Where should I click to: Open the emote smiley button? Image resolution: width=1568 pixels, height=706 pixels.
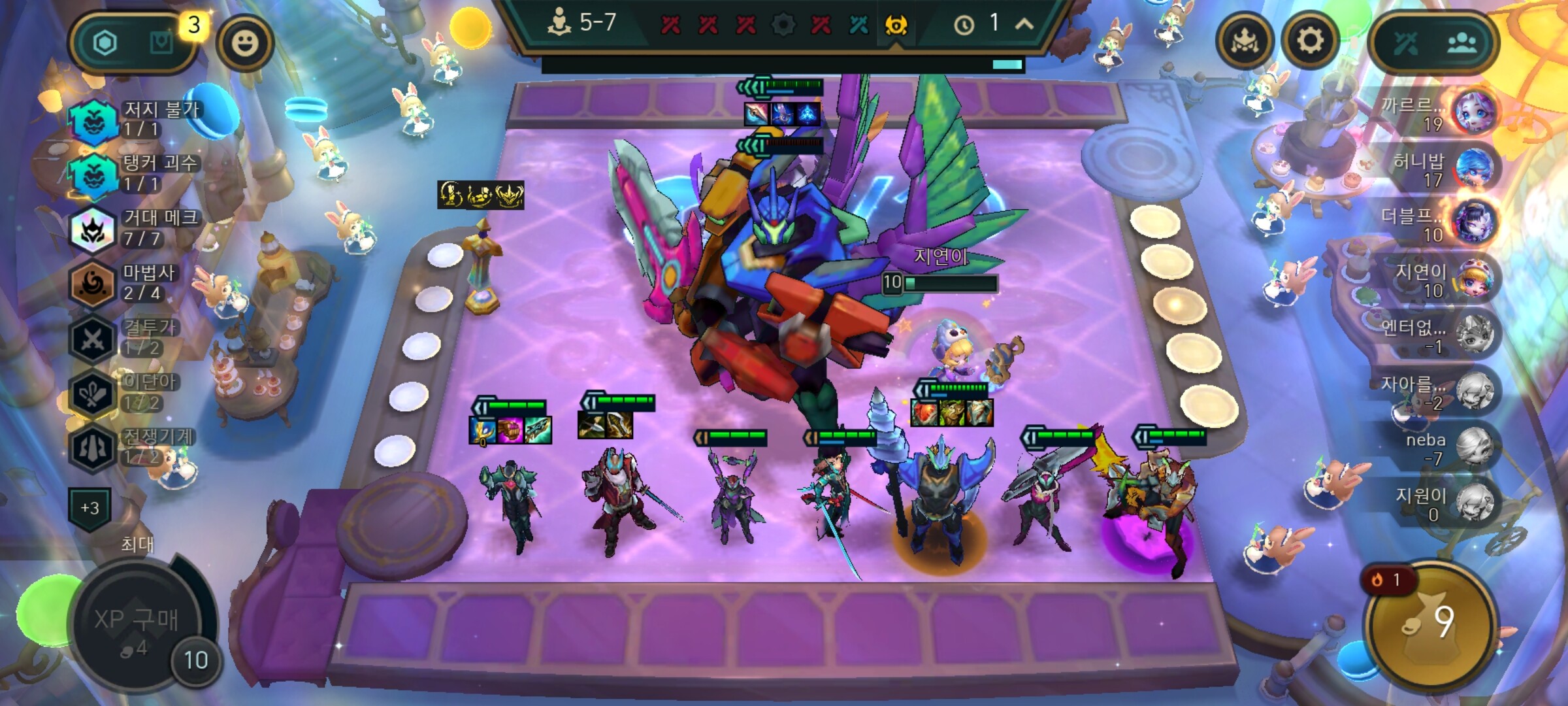[245, 43]
